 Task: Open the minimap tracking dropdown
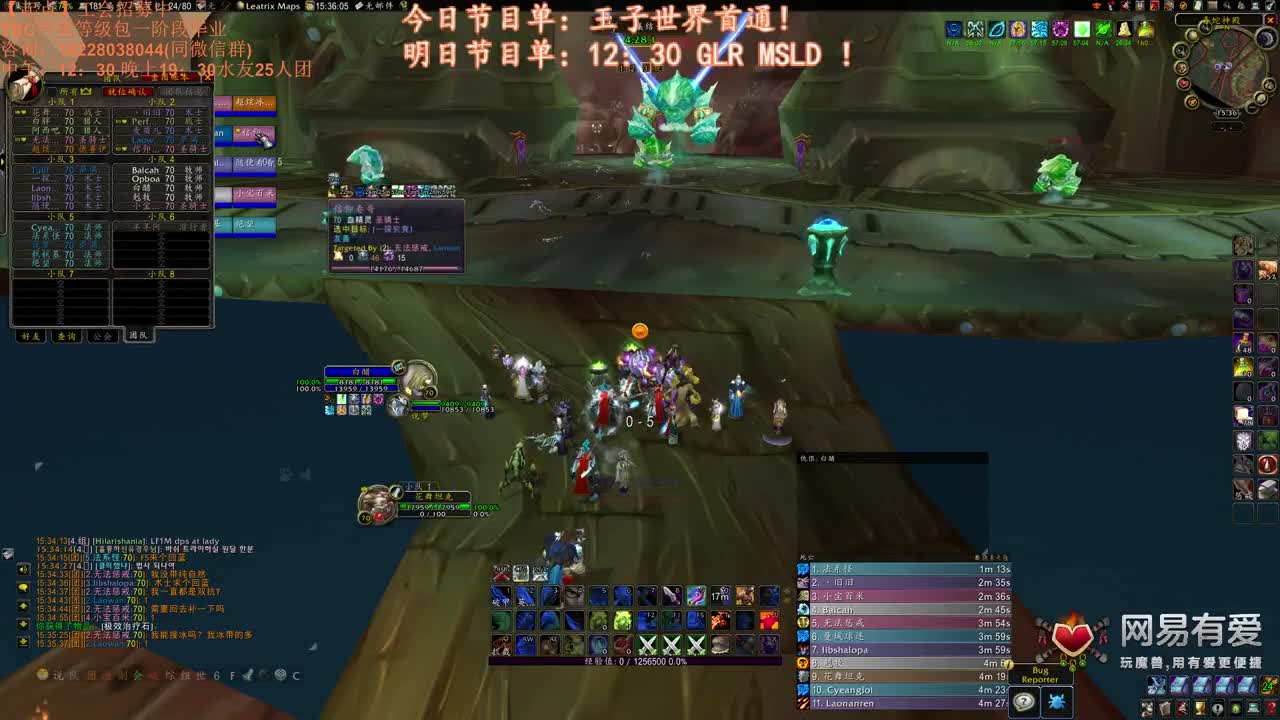(x=1204, y=27)
